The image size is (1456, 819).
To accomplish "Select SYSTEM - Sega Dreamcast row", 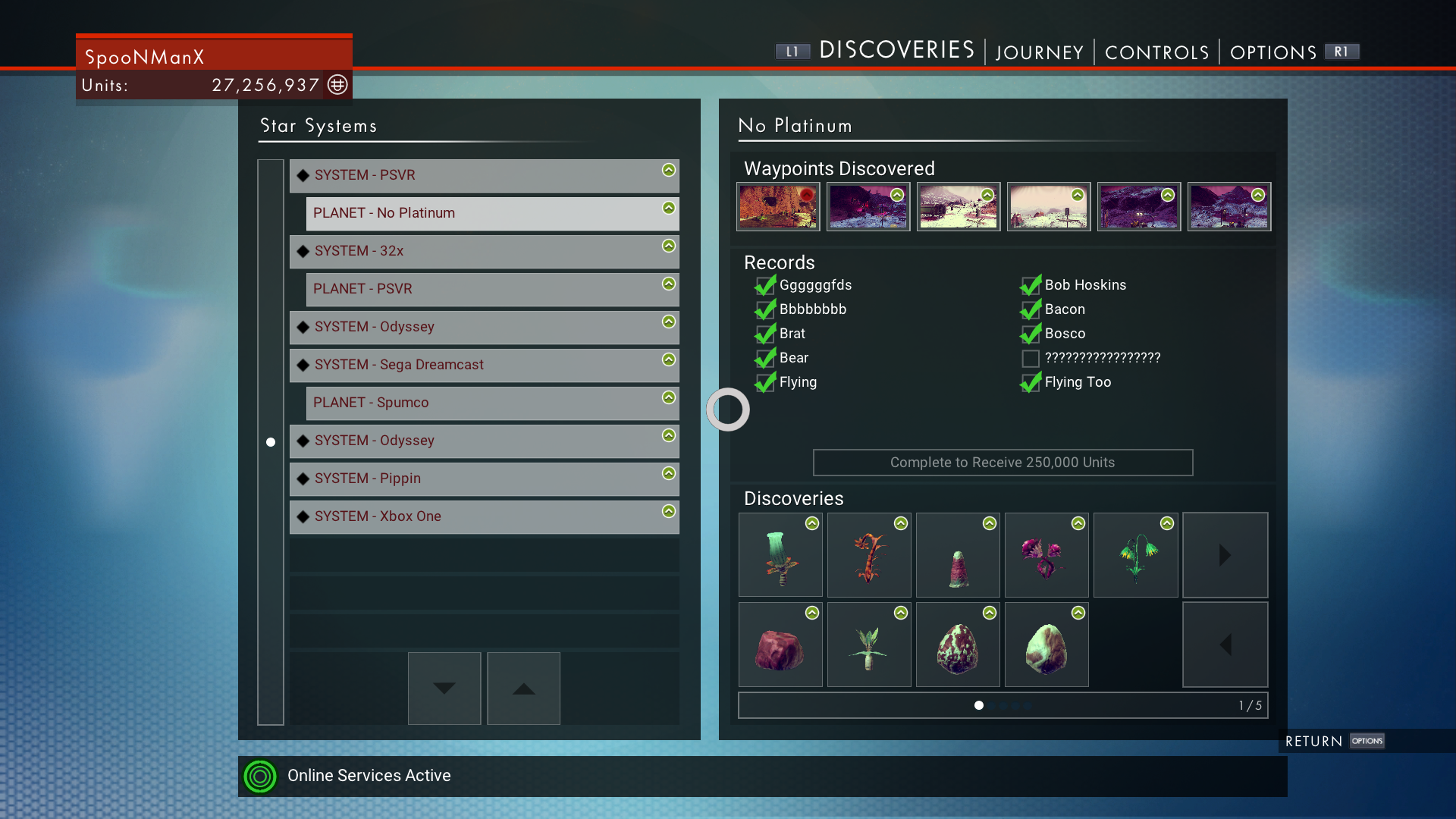I will 484,365.
